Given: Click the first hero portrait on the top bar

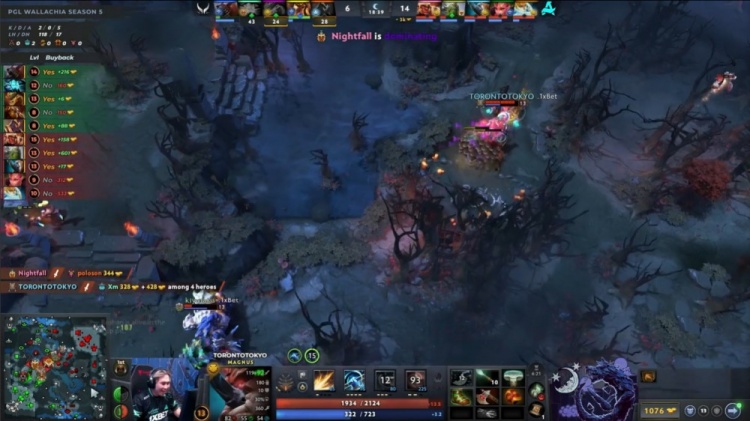Looking at the screenshot, I should click(227, 10).
